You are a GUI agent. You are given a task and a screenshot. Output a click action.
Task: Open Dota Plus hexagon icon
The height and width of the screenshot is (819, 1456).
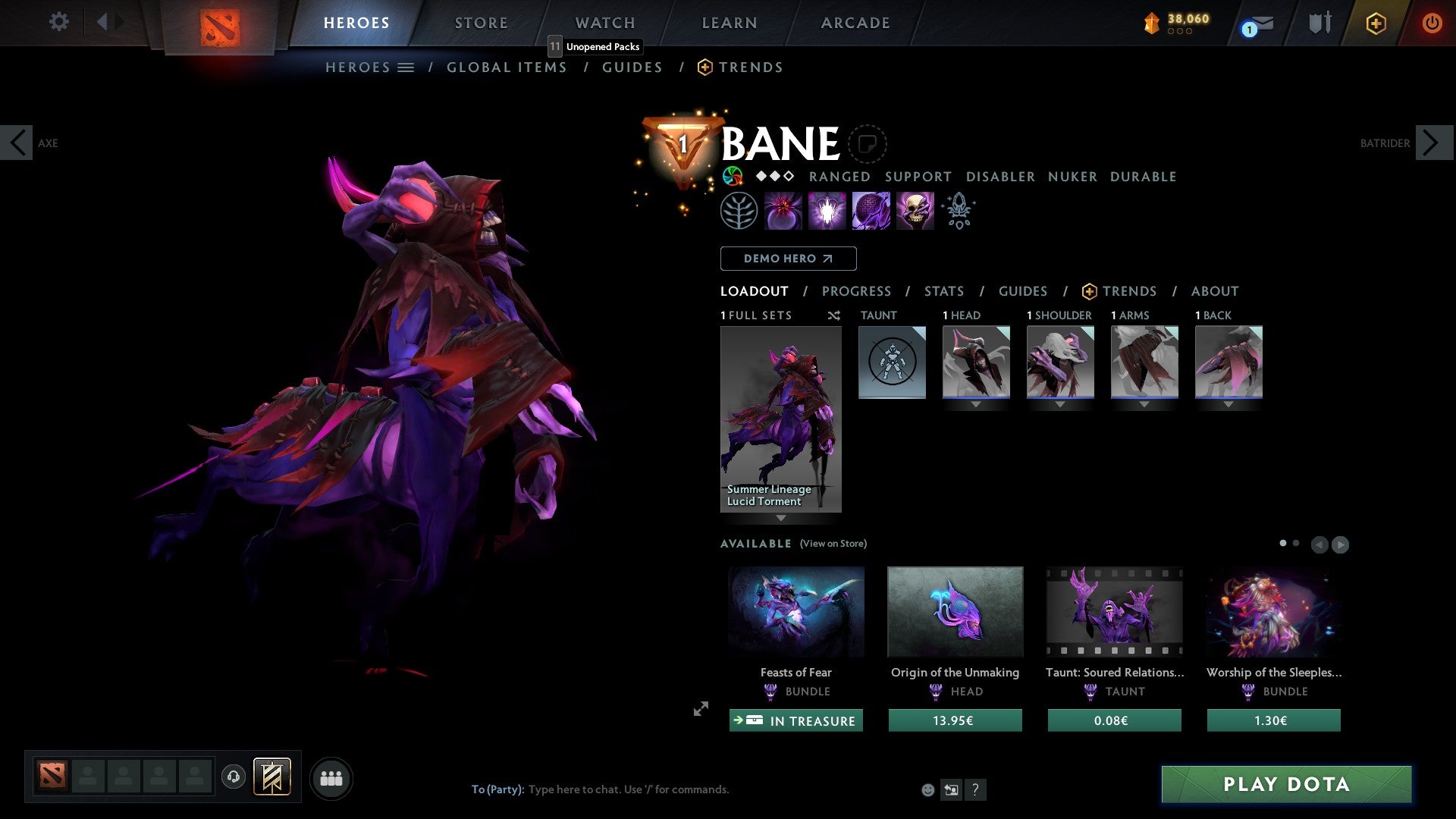pos(1375,24)
